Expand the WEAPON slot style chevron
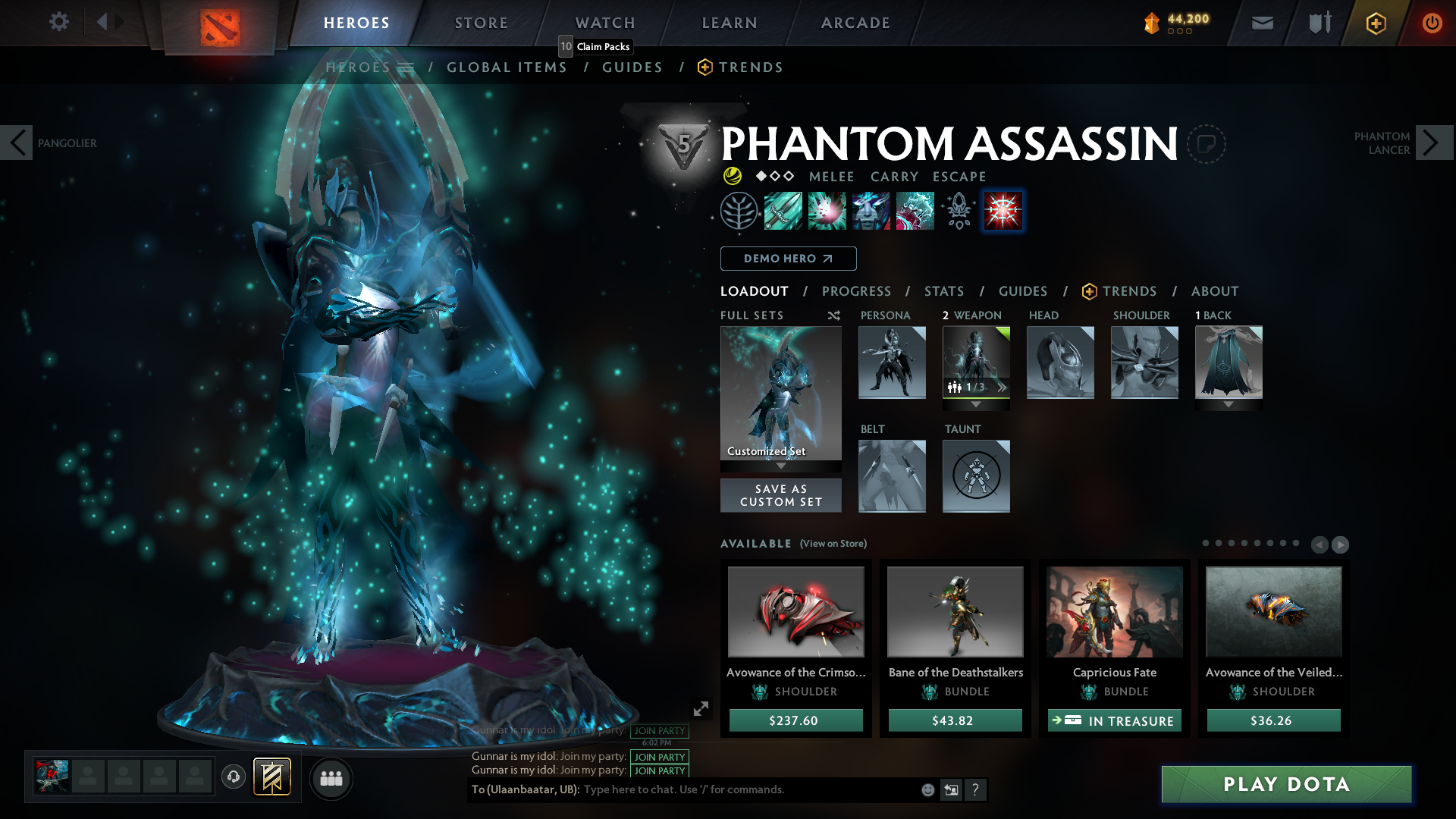The height and width of the screenshot is (819, 1456). tap(1003, 387)
